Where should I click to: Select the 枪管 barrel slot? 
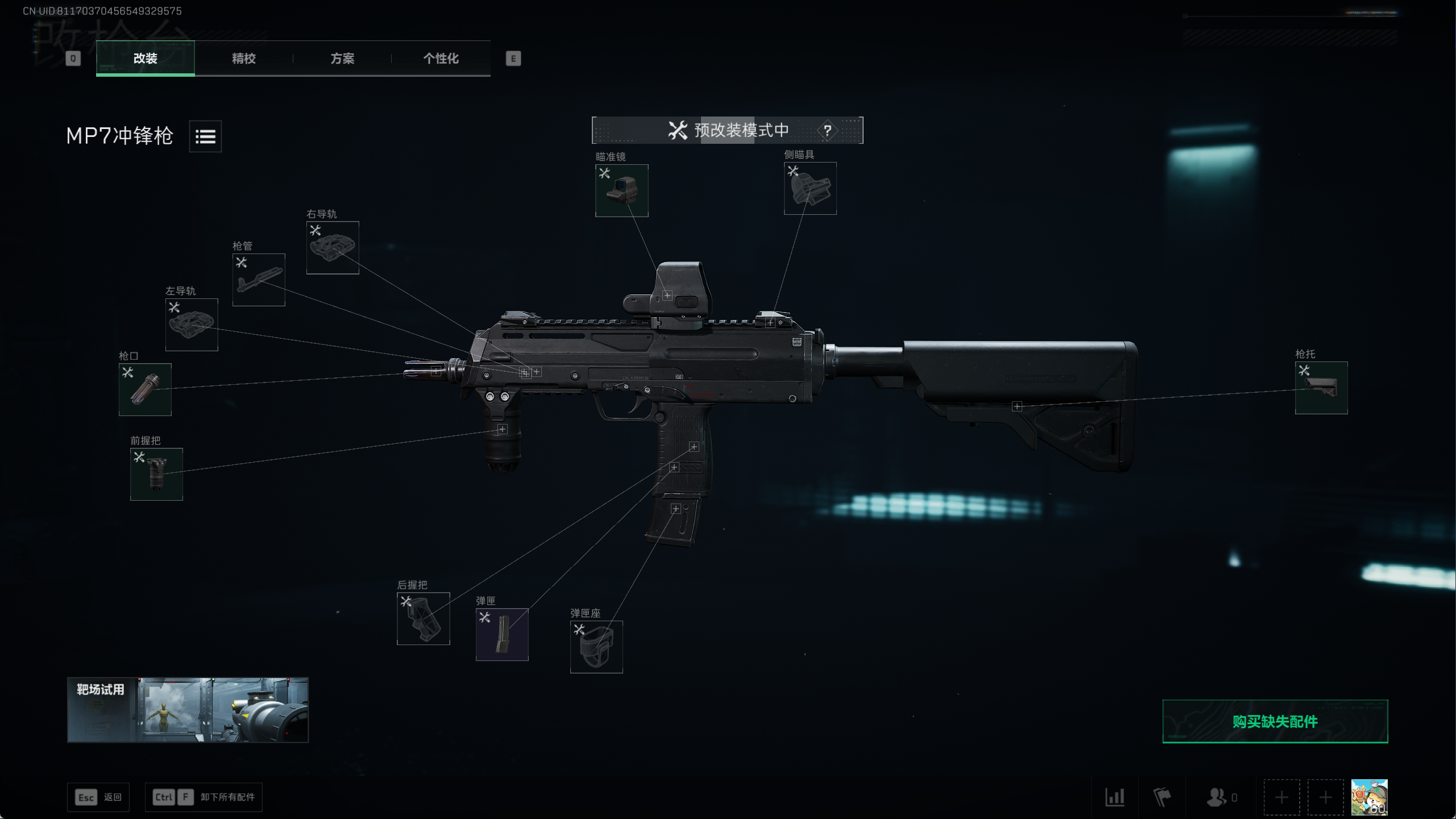[259, 280]
